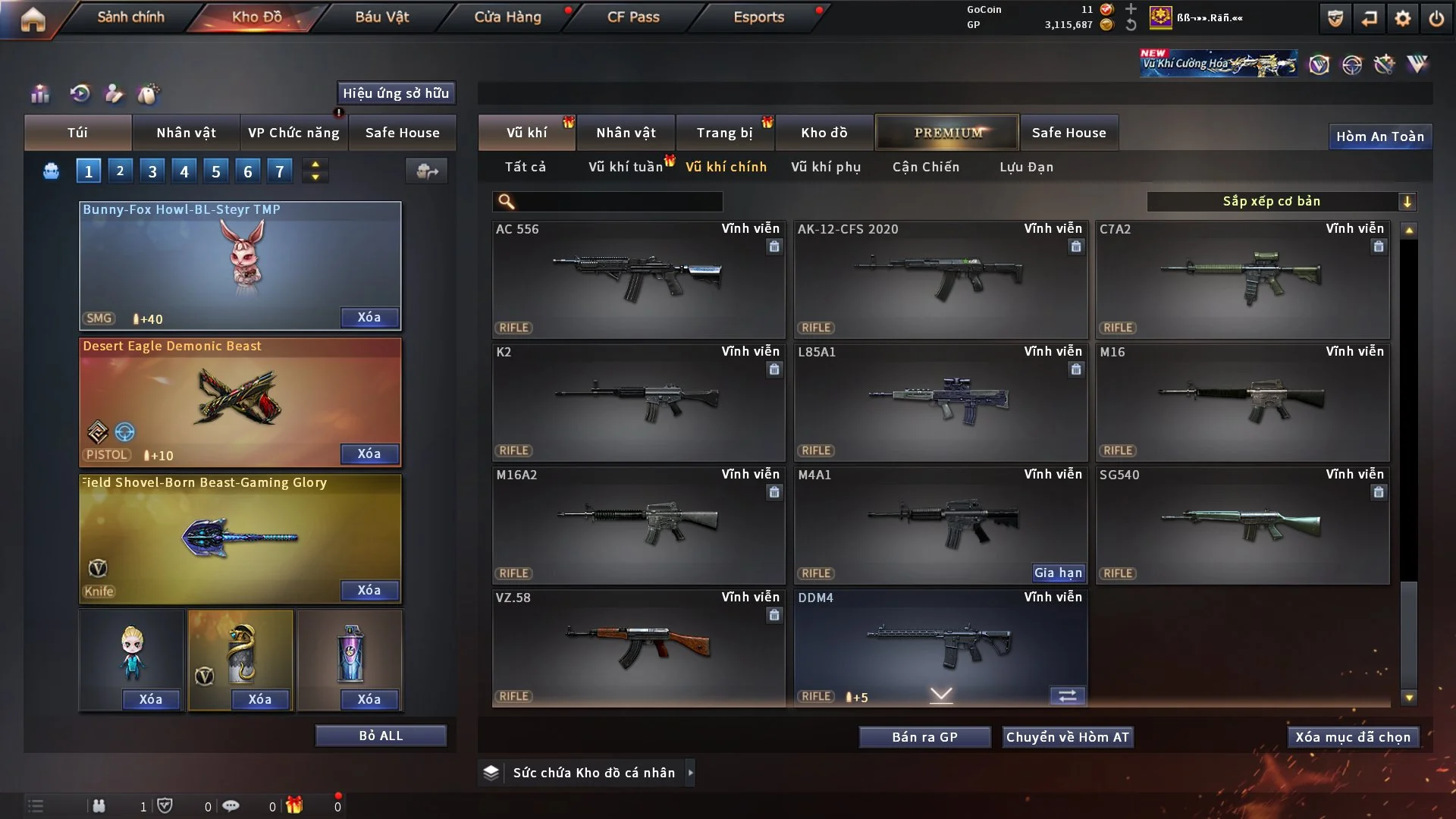1456x819 pixels.
Task: Open the Cửa Hàng shop menu
Action: [x=507, y=17]
